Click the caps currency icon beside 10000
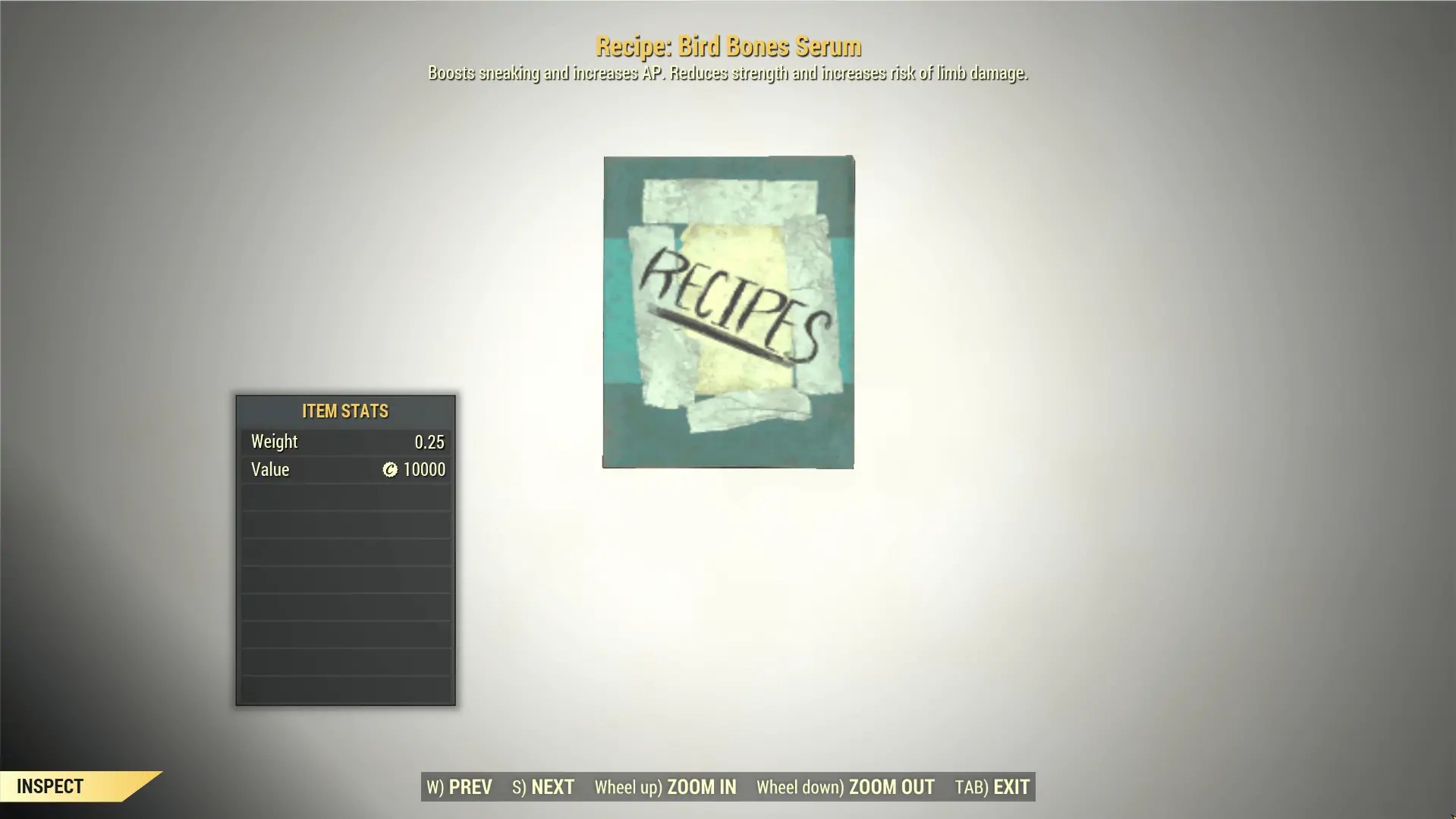 click(x=389, y=469)
